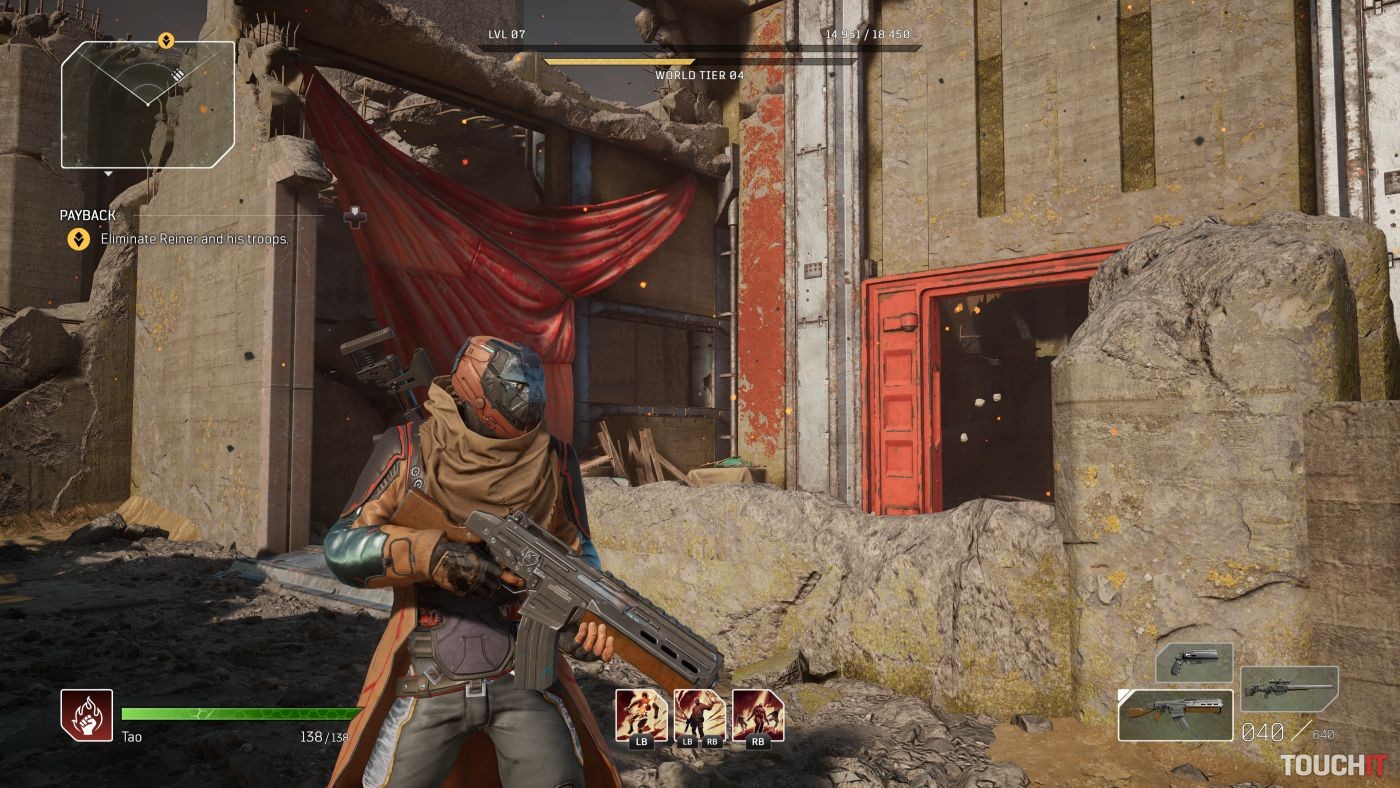
Task: Trigger the skill showing three burning figures
Action: pos(758,714)
